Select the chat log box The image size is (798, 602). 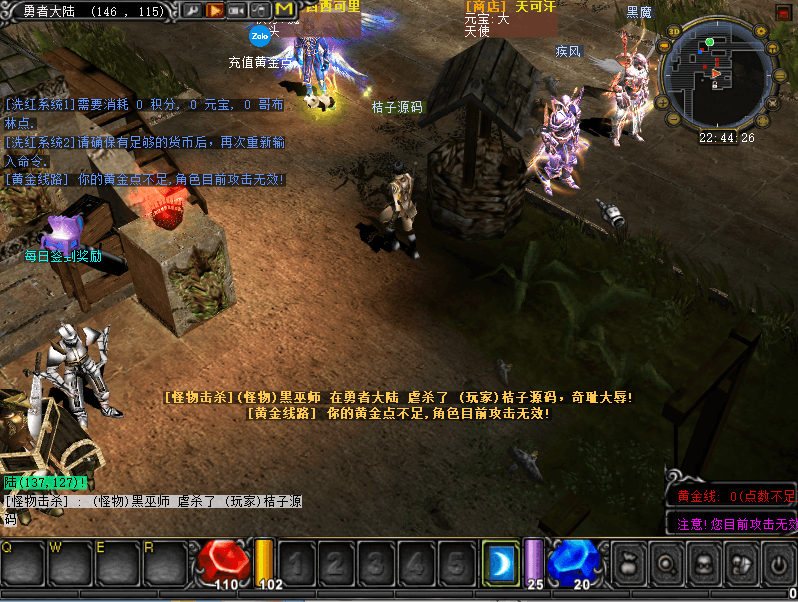(x=152, y=509)
